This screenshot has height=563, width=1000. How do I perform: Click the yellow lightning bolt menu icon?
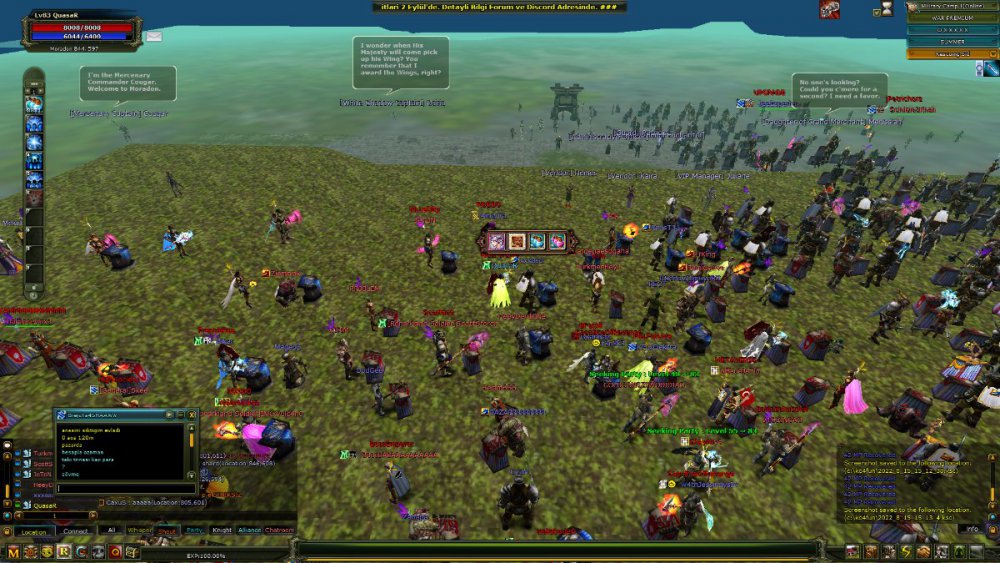(906, 551)
